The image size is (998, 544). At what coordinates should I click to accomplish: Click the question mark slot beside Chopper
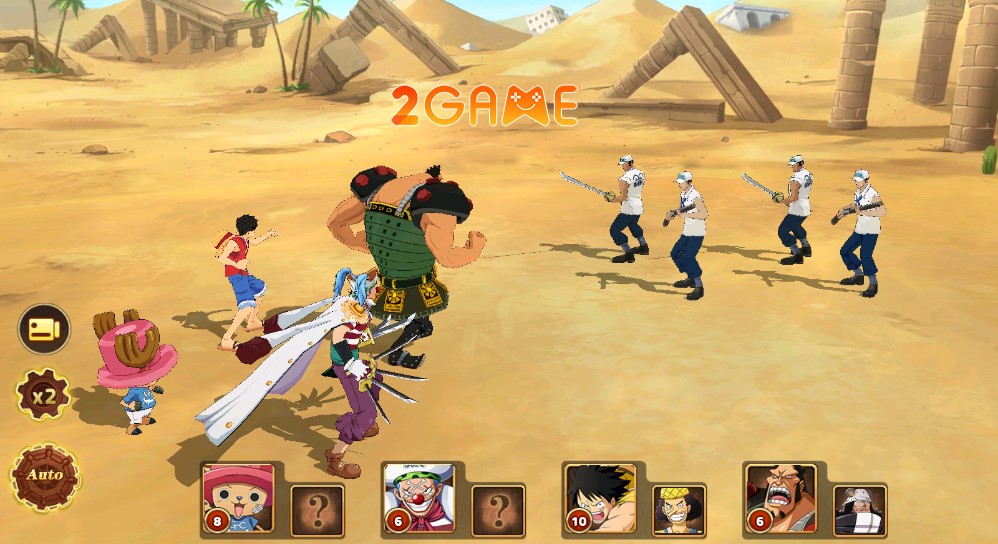pos(317,510)
